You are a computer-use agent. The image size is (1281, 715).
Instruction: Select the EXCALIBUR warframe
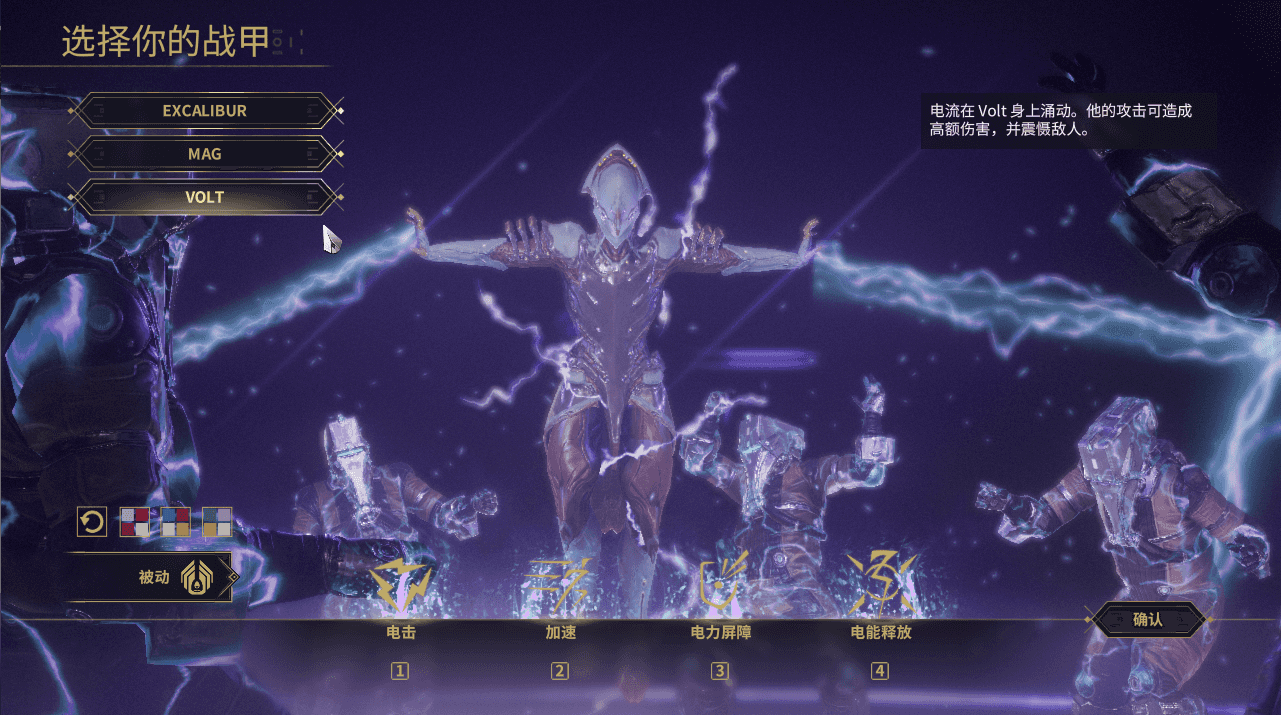[204, 111]
